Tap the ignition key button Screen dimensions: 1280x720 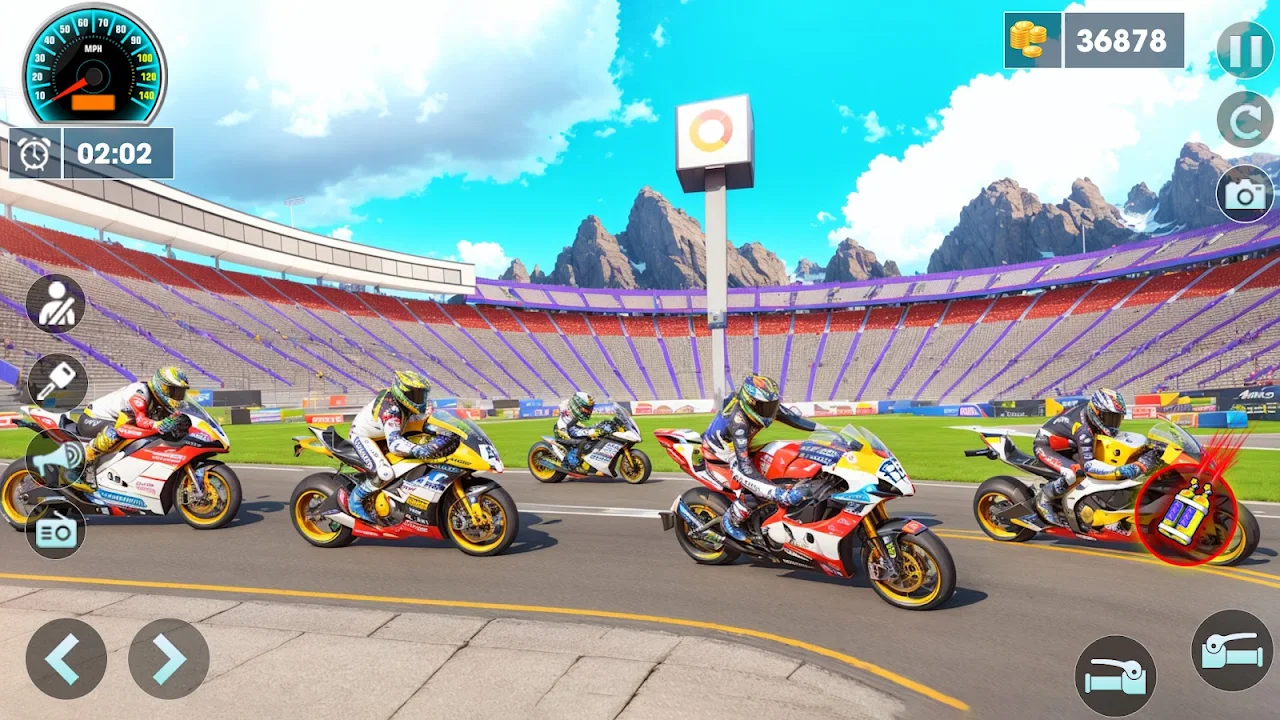[x=57, y=383]
